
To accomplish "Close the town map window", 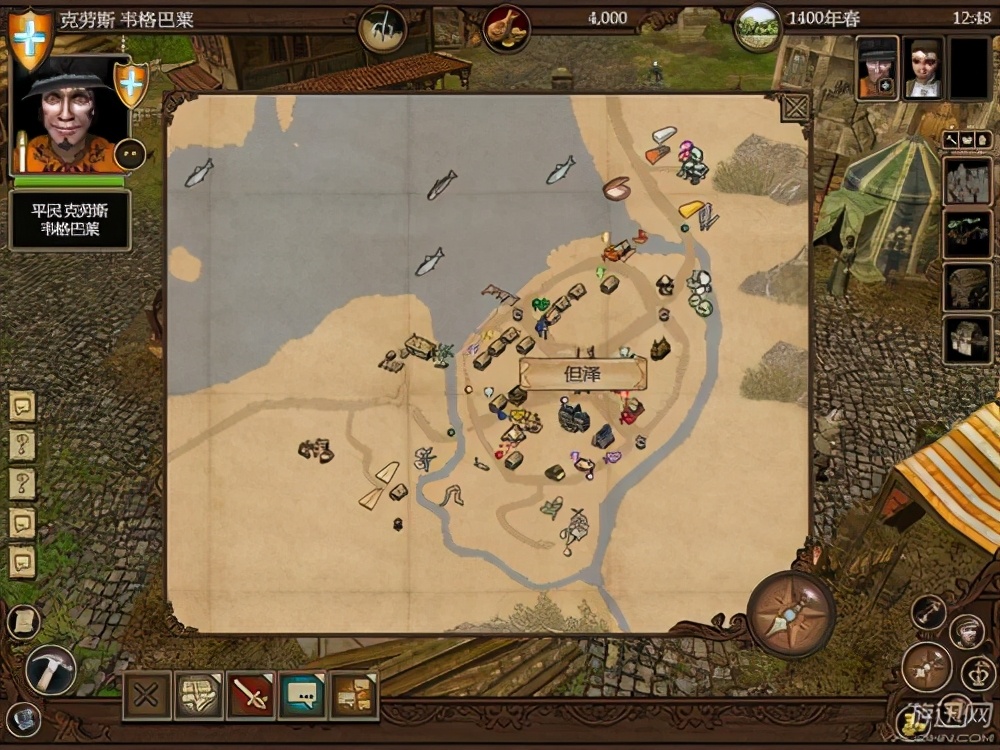I will [795, 107].
